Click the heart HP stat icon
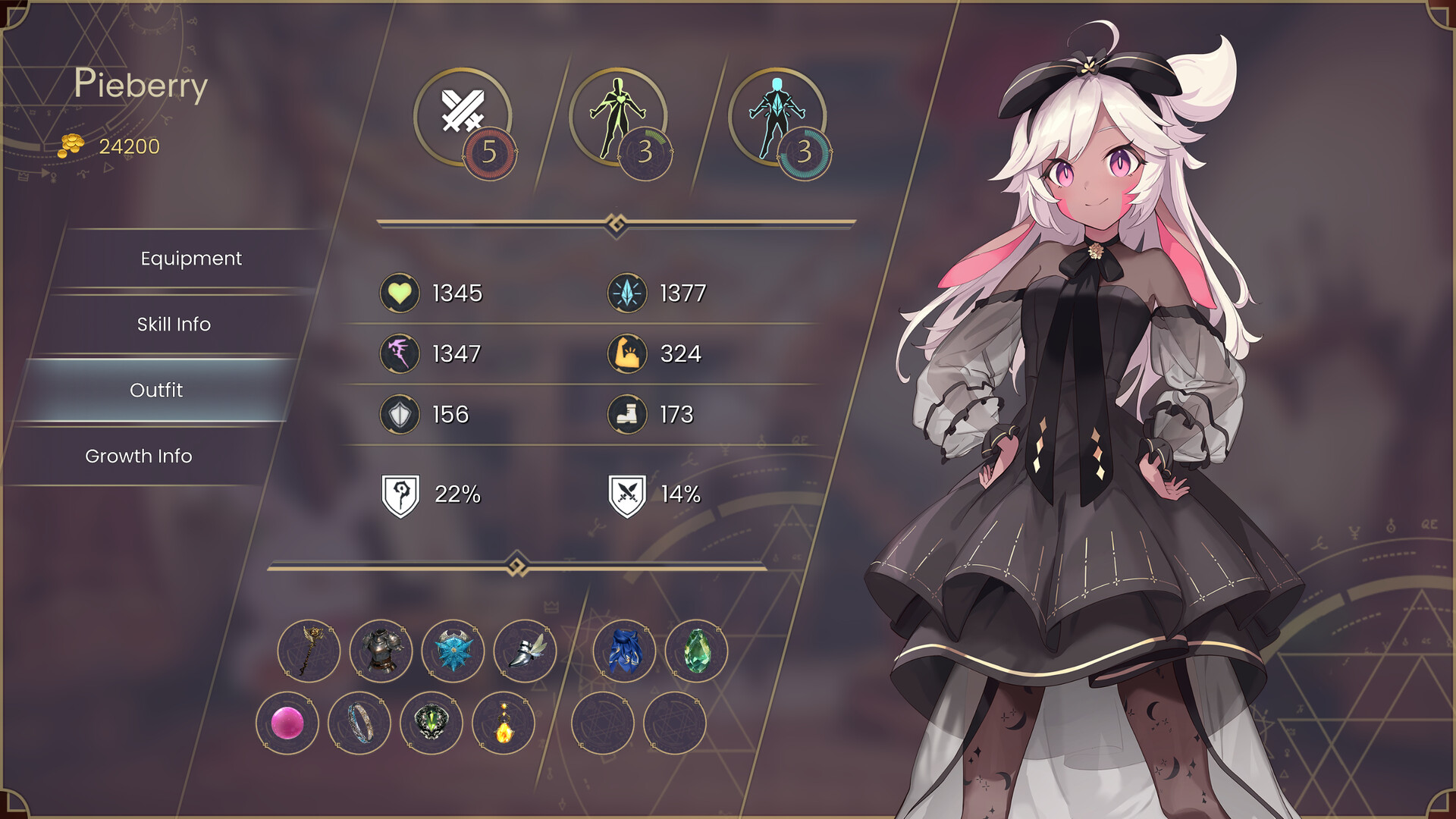The width and height of the screenshot is (1456, 819). tap(400, 290)
